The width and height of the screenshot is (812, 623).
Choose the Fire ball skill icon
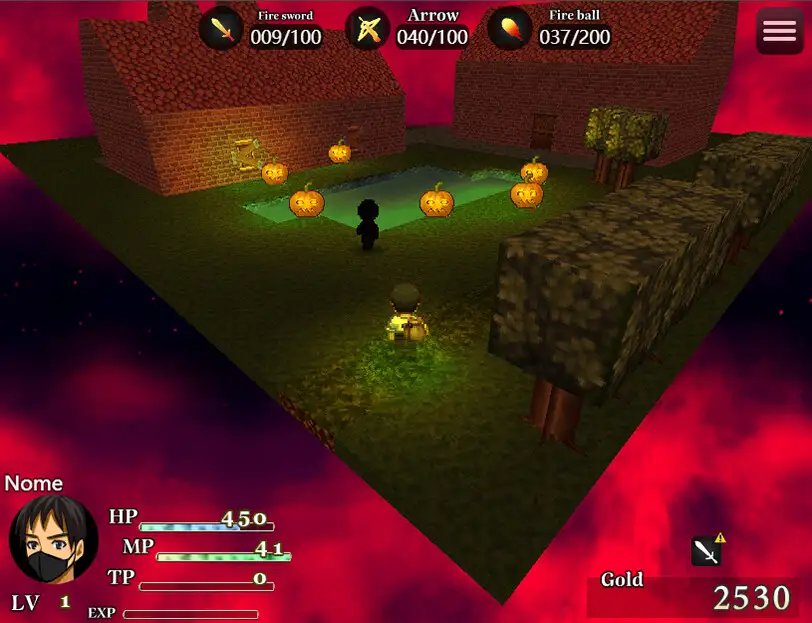[x=510, y=29]
